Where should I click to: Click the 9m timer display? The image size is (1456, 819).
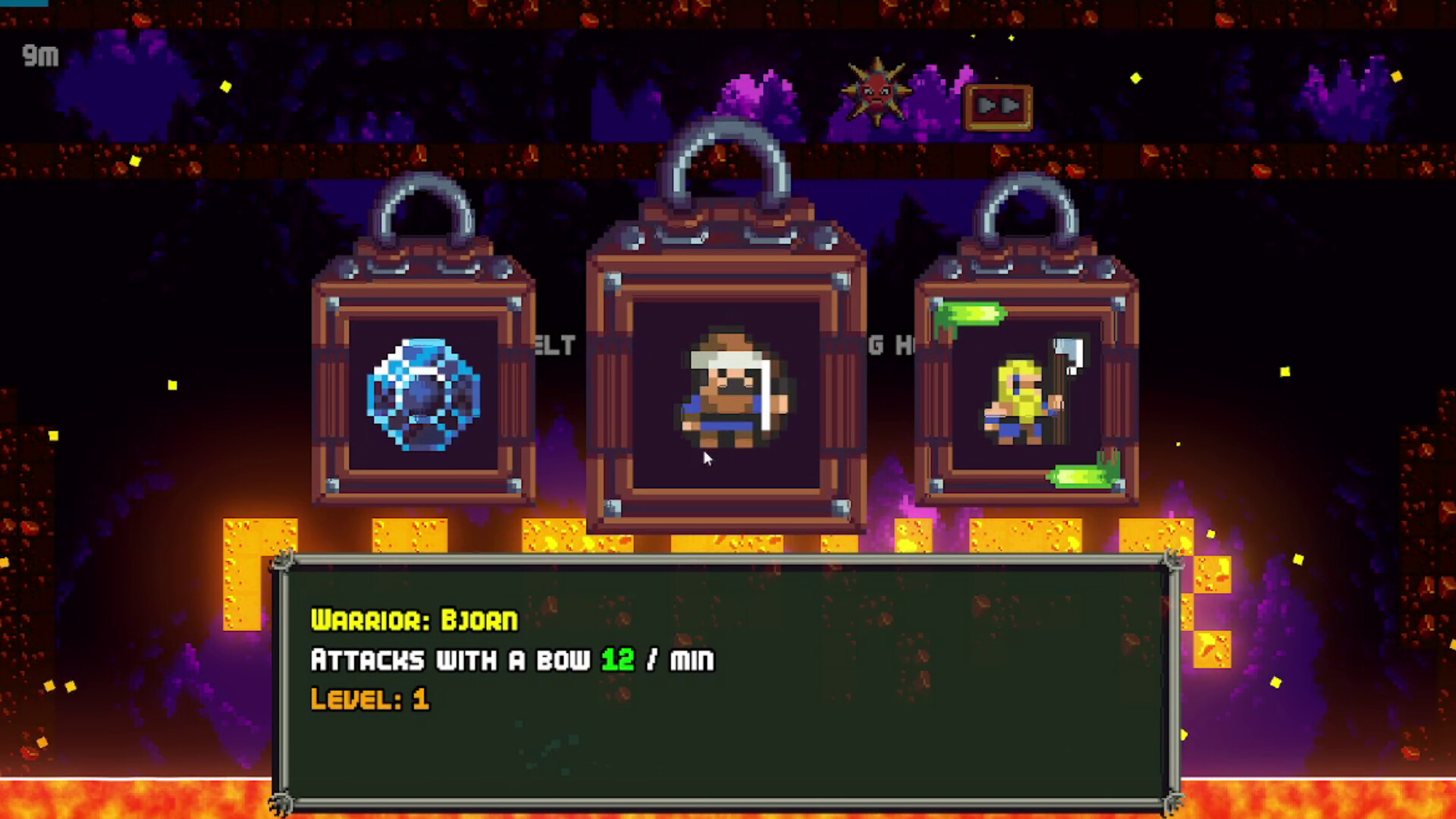(41, 56)
